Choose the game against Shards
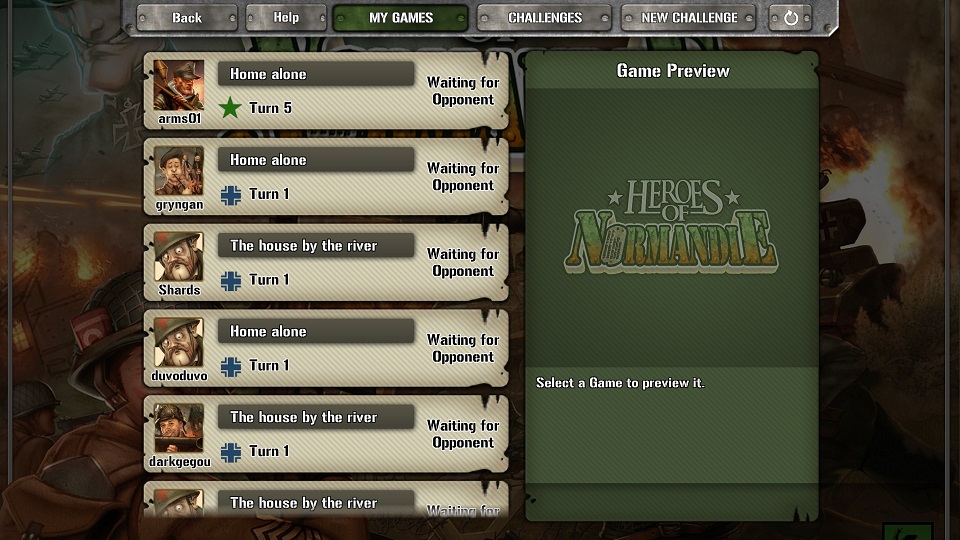The image size is (960, 540). click(325, 263)
